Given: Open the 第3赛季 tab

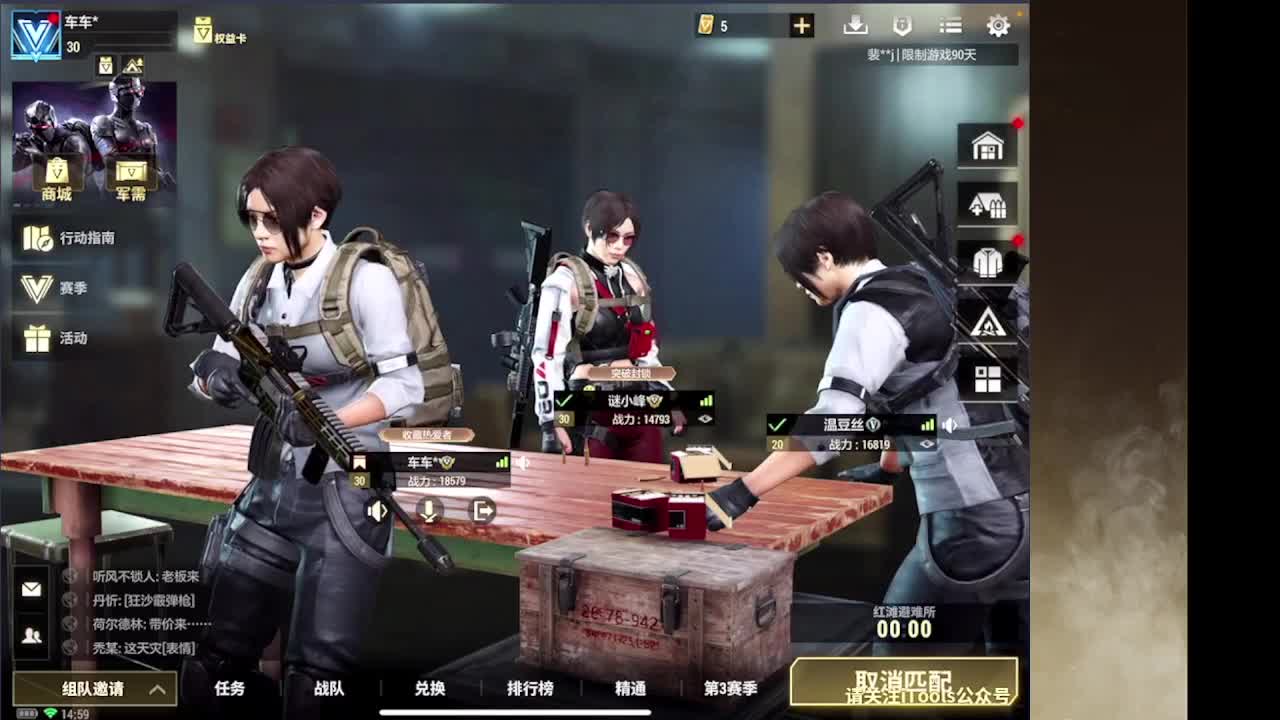Looking at the screenshot, I should coord(732,689).
